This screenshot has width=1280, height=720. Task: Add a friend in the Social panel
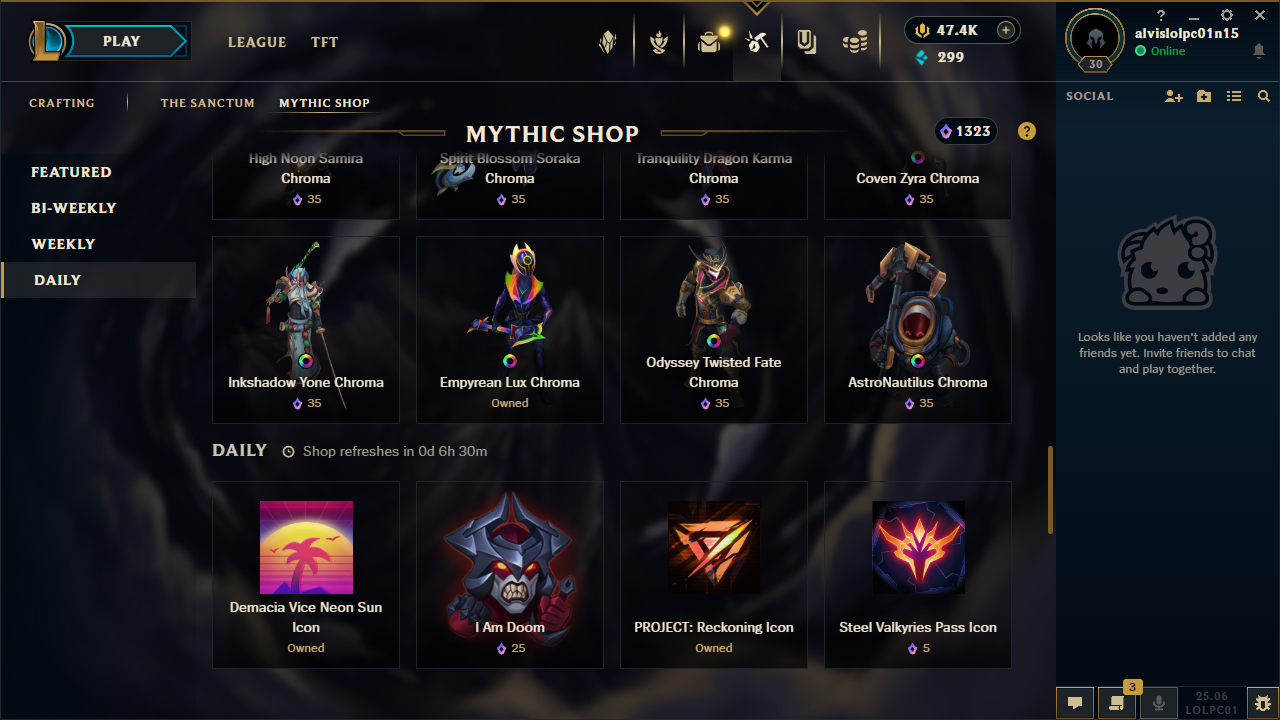point(1174,96)
